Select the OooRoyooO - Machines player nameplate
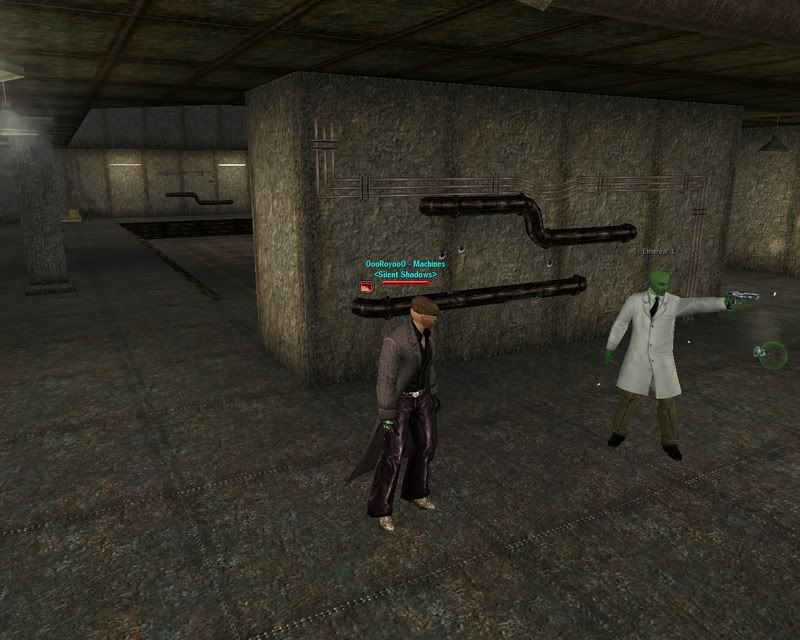Viewport: 800px width, 640px height. click(x=405, y=264)
